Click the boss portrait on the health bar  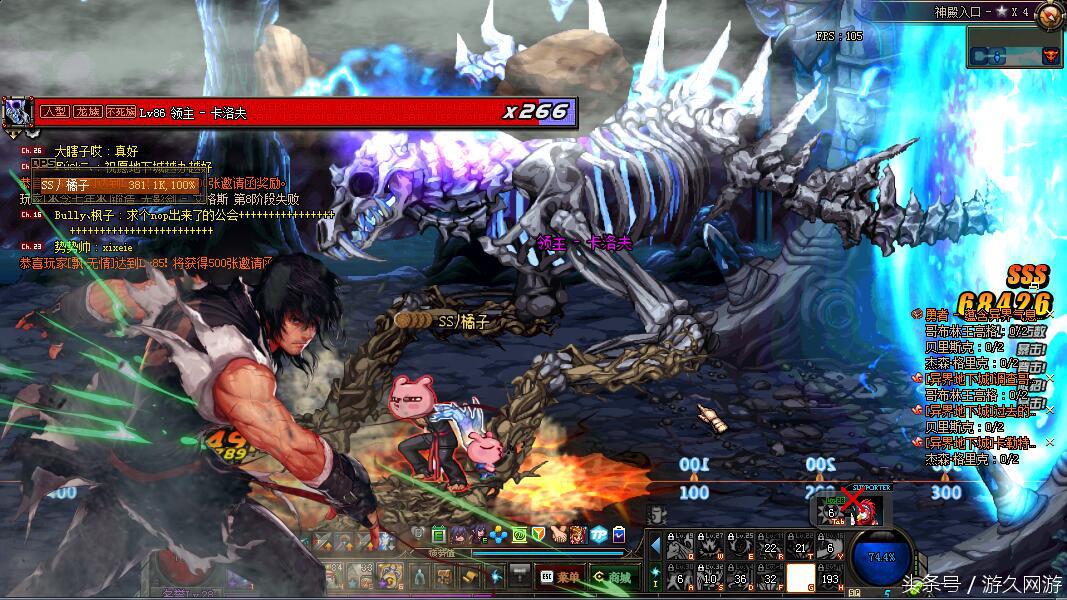click(17, 113)
